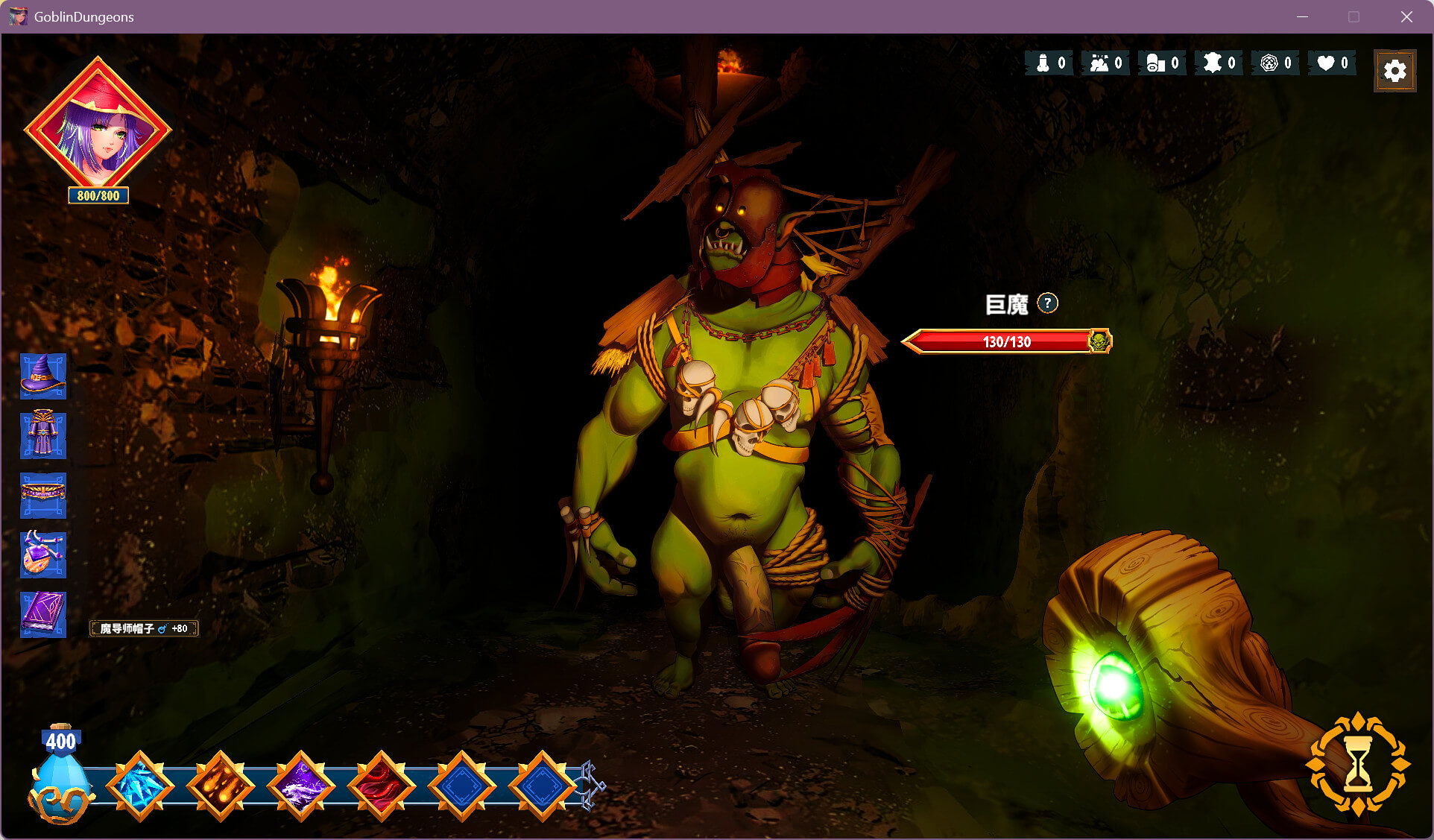The image size is (1434, 840).
Task: Close the GoblinDungeons window
Action: coord(1406,16)
